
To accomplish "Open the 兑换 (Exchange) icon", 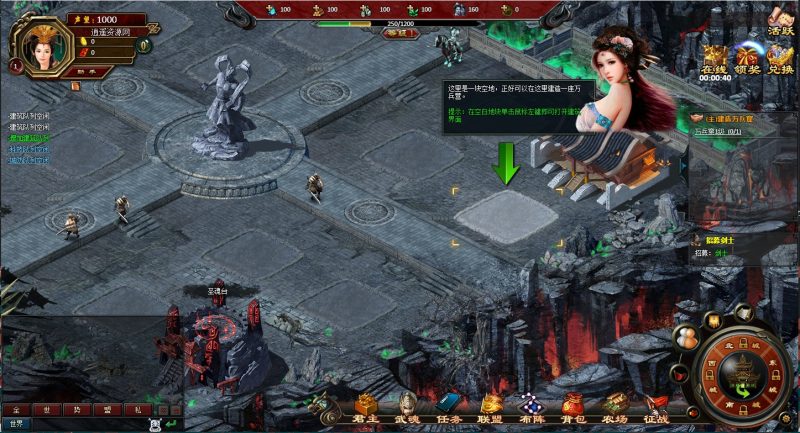I will pyautogui.click(x=780, y=59).
